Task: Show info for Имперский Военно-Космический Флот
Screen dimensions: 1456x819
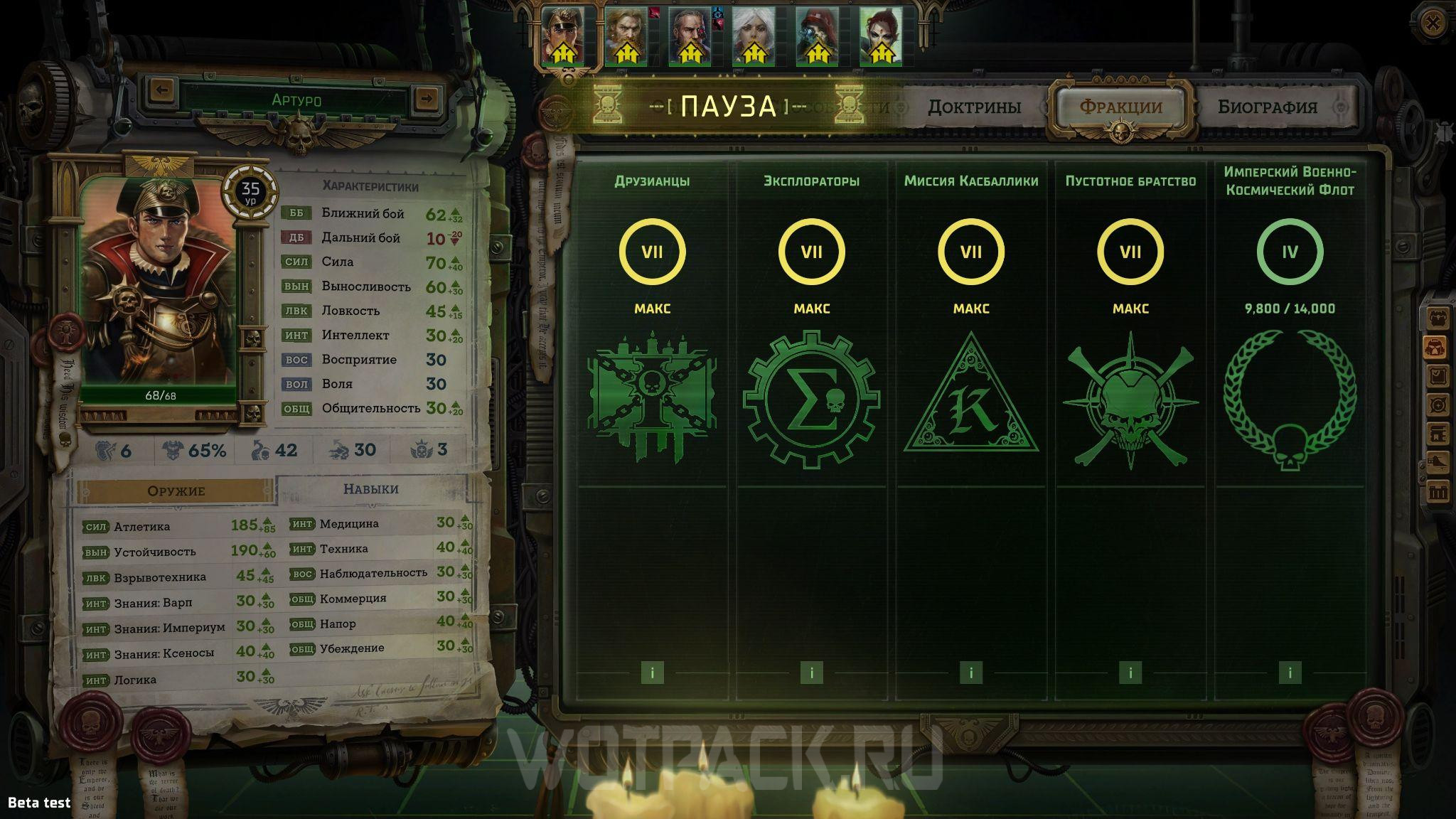Action: click(1290, 673)
